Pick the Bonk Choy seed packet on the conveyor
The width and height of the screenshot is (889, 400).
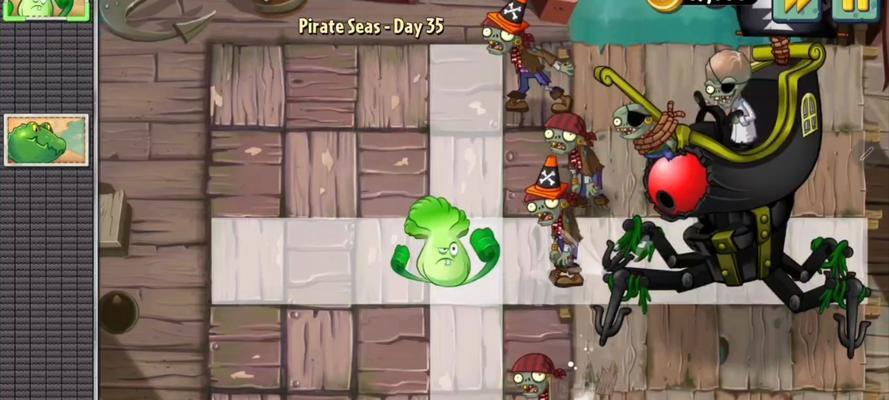tap(44, 9)
